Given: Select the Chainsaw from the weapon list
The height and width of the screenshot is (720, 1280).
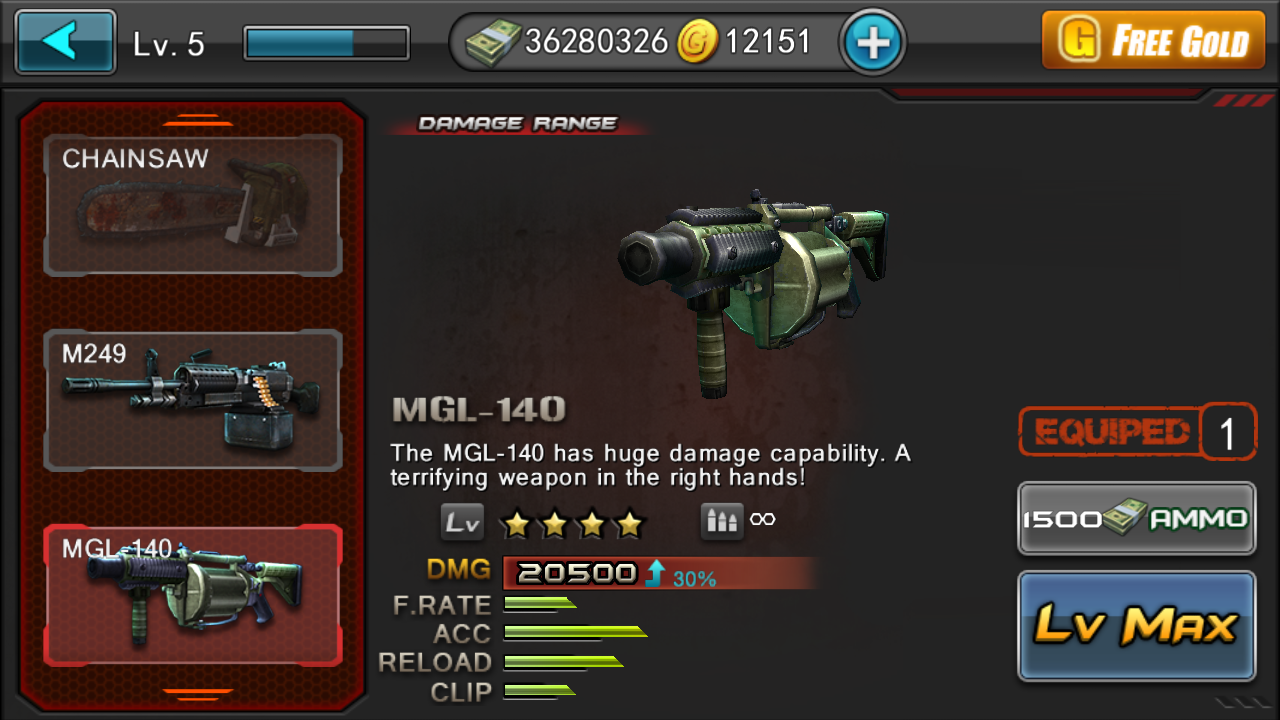Looking at the screenshot, I should click(192, 205).
